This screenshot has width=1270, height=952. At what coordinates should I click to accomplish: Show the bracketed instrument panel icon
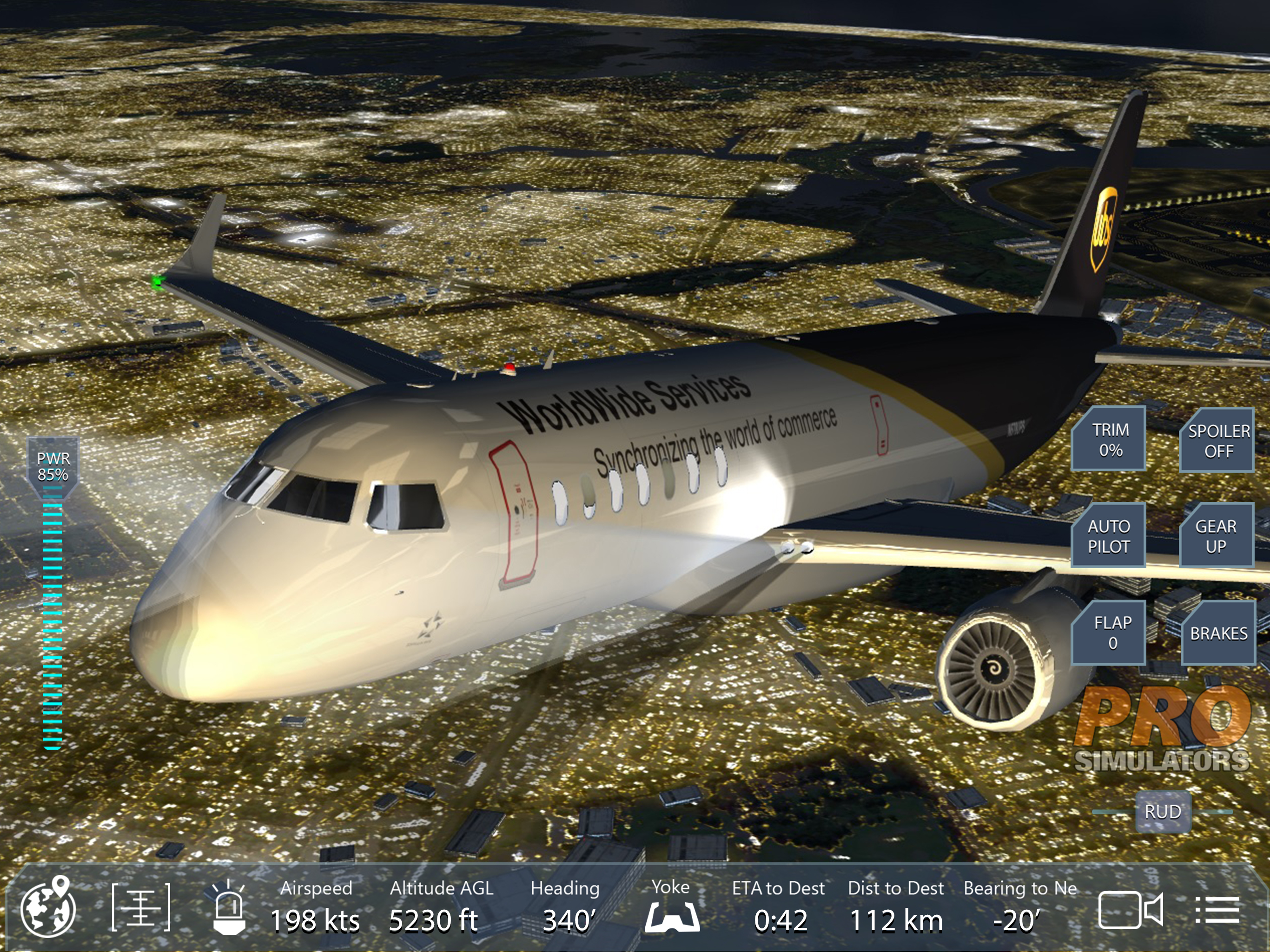[x=141, y=908]
